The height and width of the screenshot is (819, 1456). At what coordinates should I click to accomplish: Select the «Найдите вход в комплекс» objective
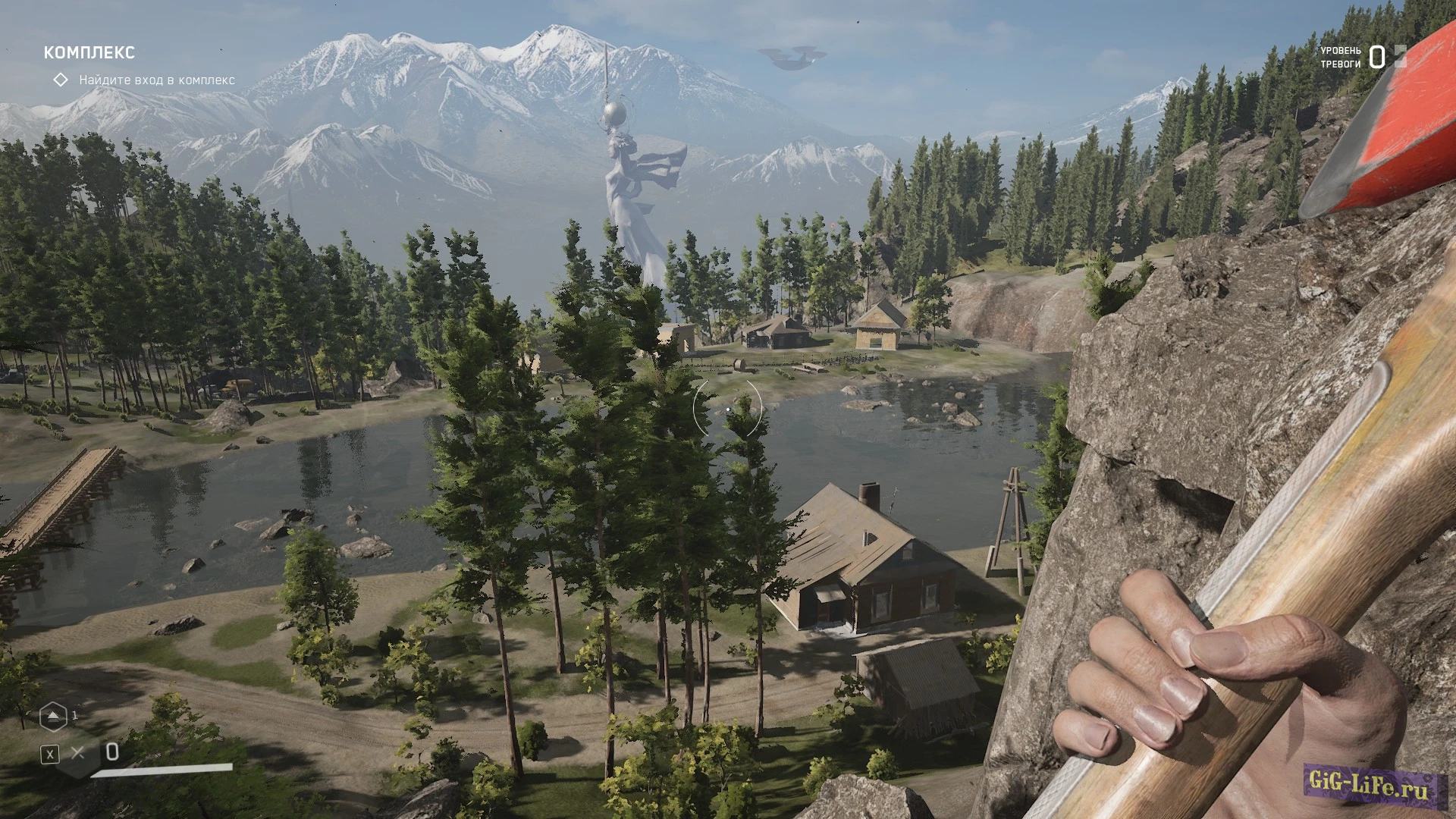pos(156,80)
